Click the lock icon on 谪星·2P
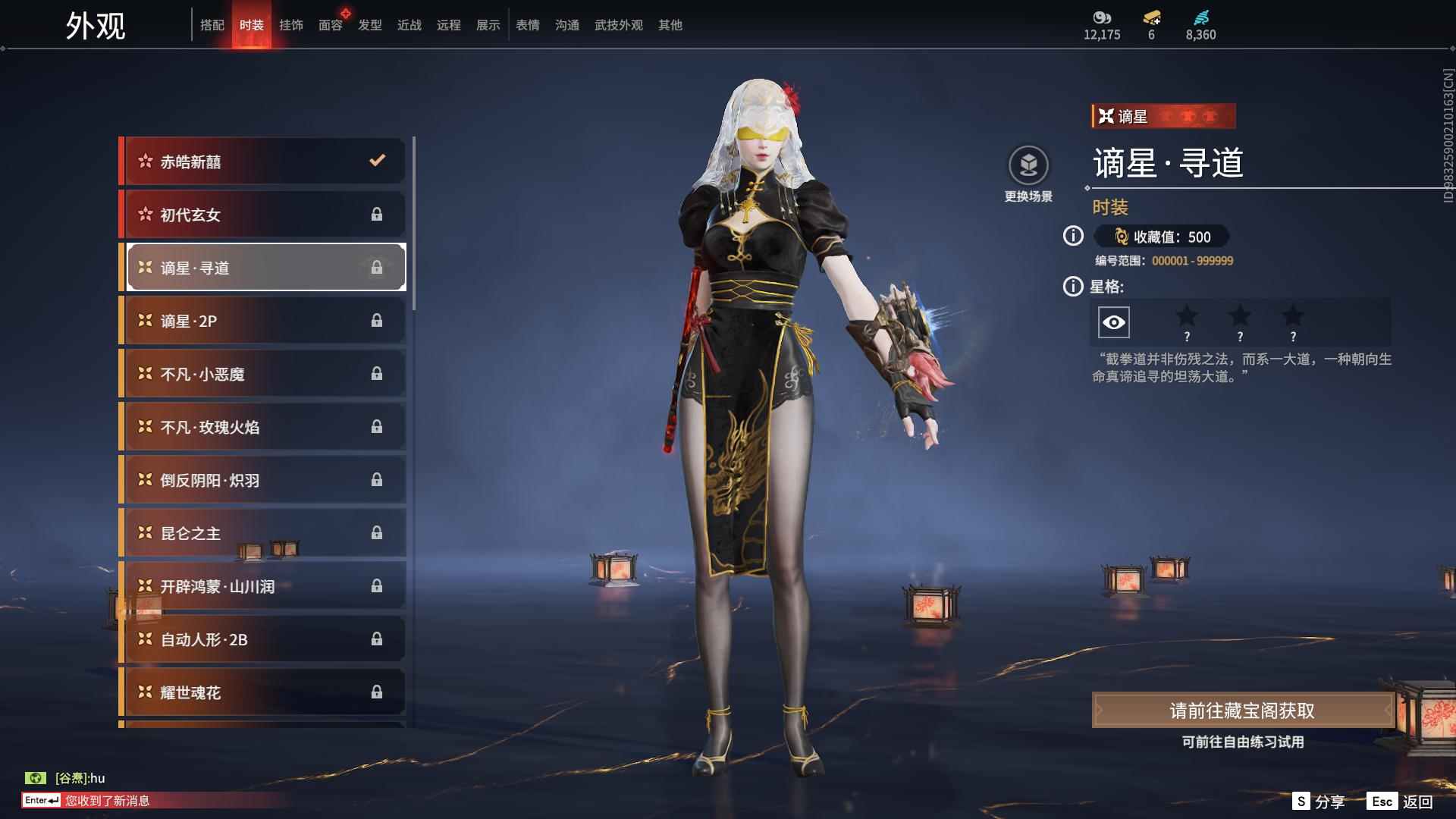Image resolution: width=1456 pixels, height=819 pixels. tap(377, 320)
